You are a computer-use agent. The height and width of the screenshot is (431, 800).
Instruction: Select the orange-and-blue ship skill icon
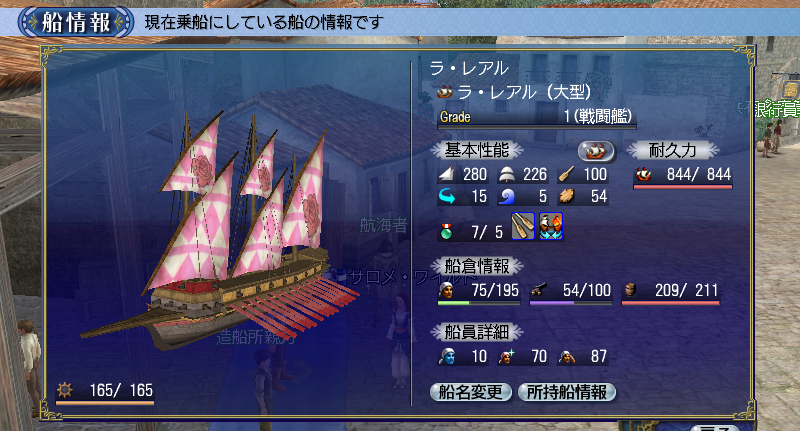(x=551, y=228)
